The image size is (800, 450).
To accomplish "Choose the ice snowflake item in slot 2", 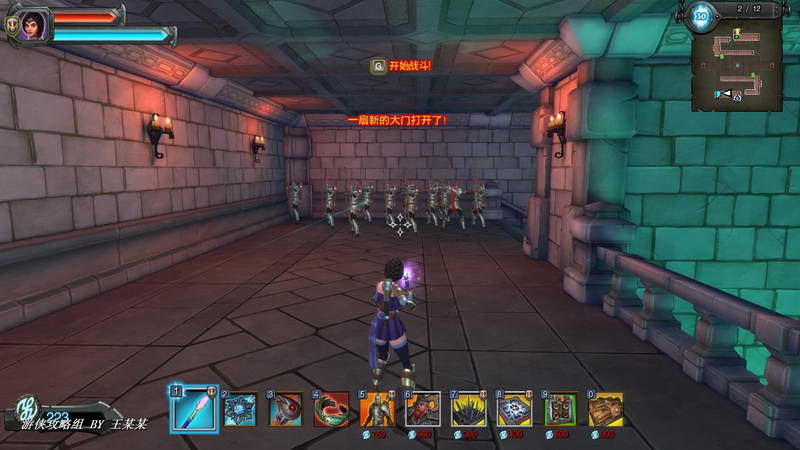I will [x=240, y=409].
